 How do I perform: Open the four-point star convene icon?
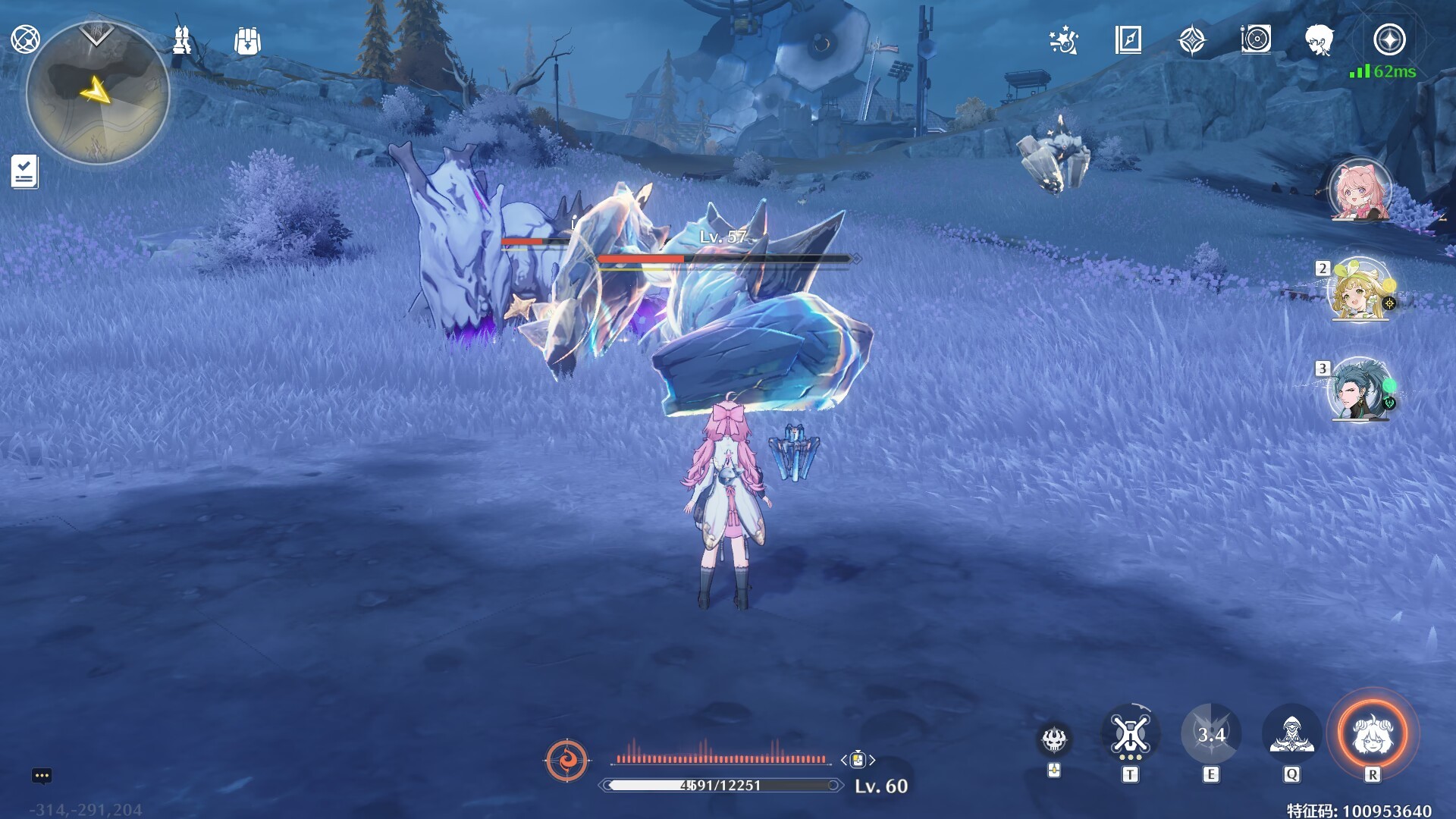[x=1192, y=40]
